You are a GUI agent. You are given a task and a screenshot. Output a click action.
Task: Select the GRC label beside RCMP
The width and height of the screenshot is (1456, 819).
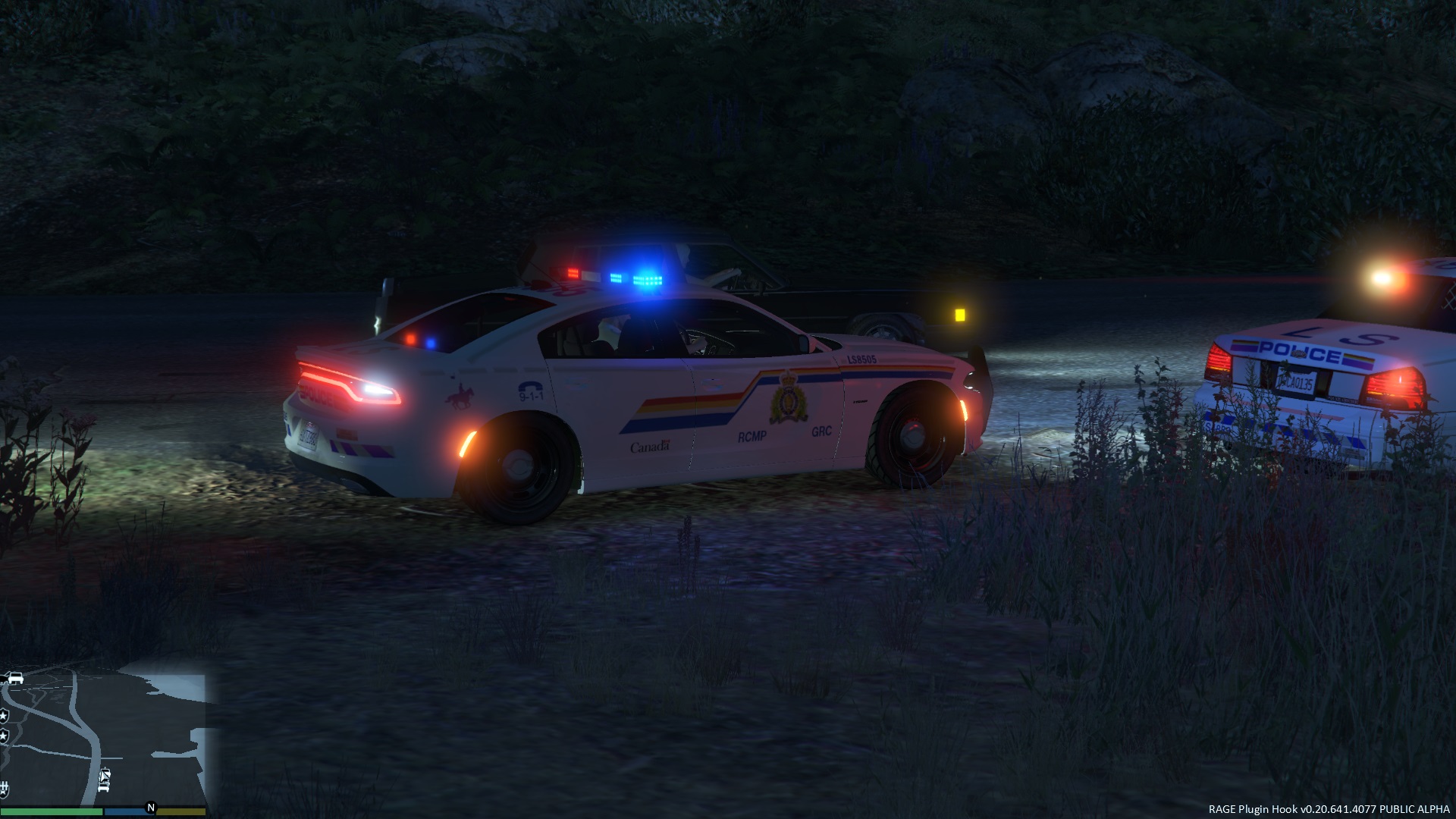(821, 432)
